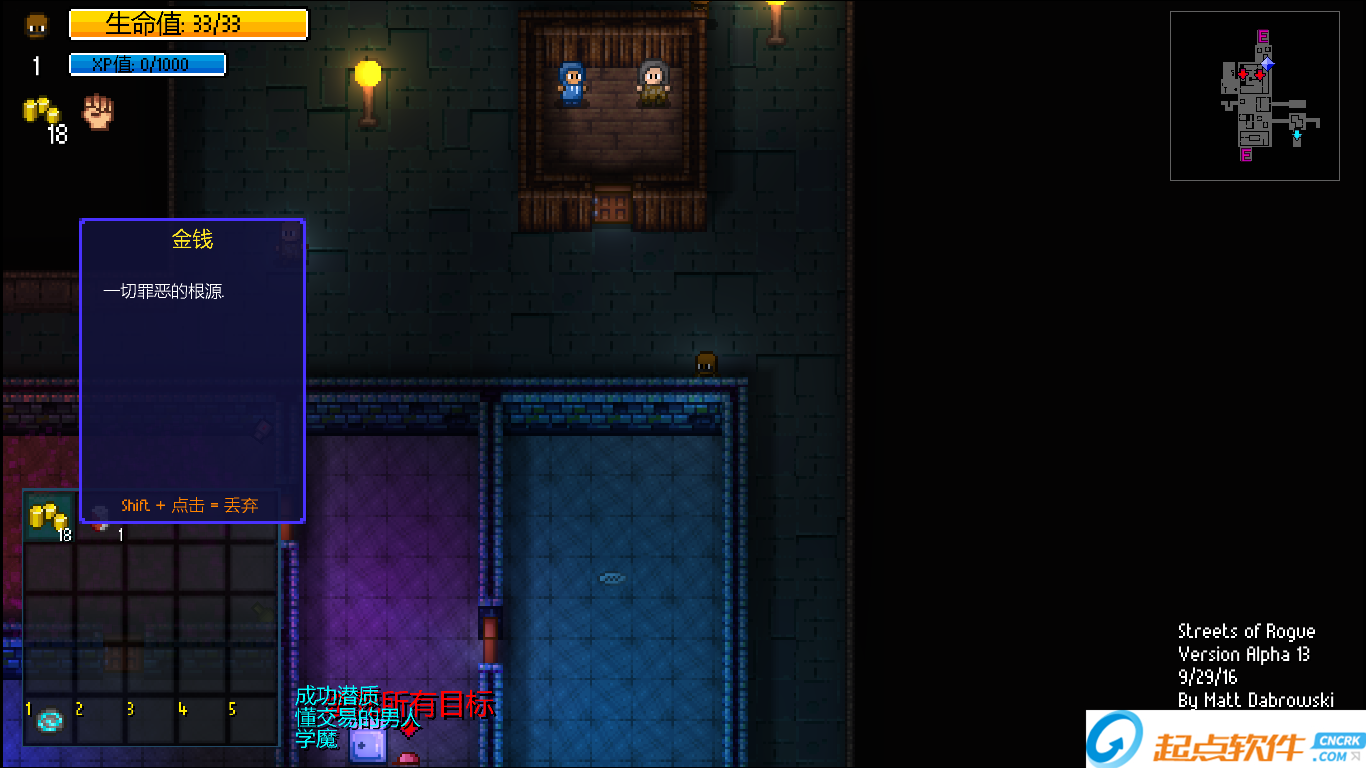
Task: Click the gold coins HUD icon
Action: coord(42,112)
